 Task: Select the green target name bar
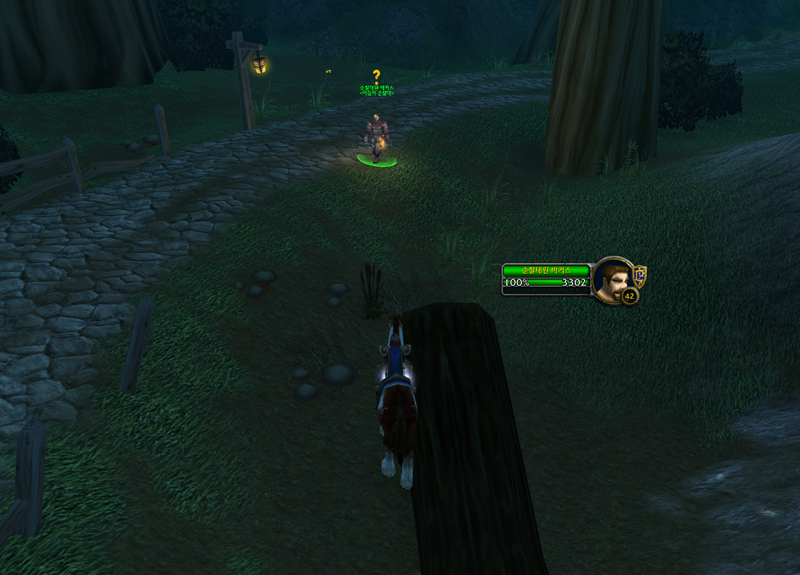546,270
